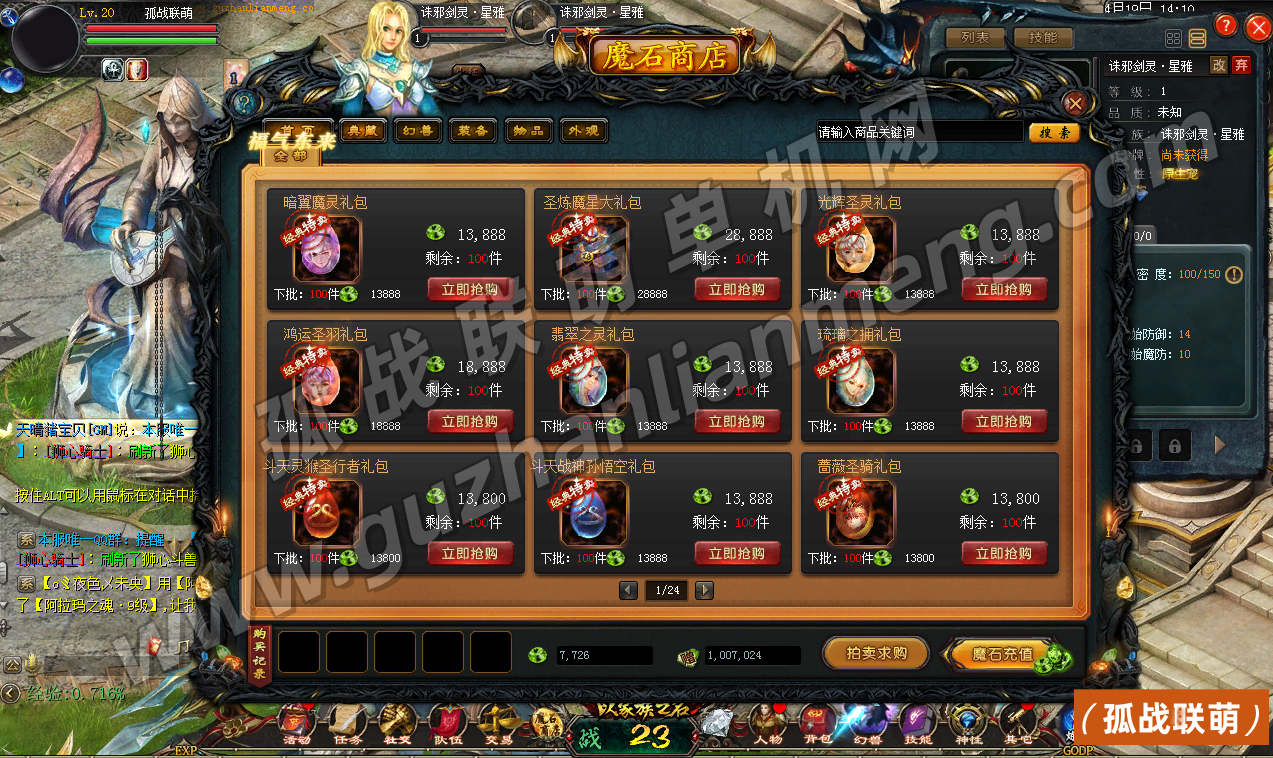The height and width of the screenshot is (758, 1273).
Task: Go to the next shop page
Action: (x=705, y=590)
